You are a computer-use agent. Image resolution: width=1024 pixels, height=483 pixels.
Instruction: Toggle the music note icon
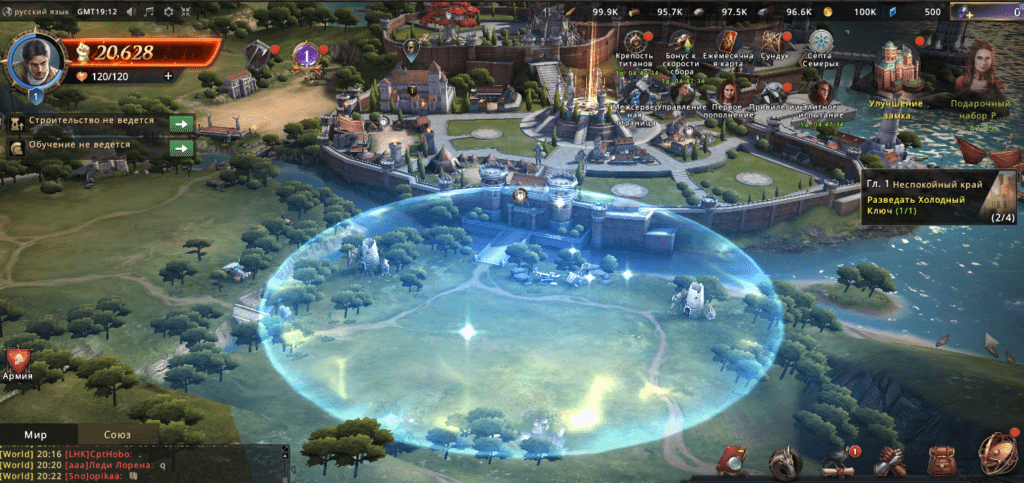(x=149, y=11)
